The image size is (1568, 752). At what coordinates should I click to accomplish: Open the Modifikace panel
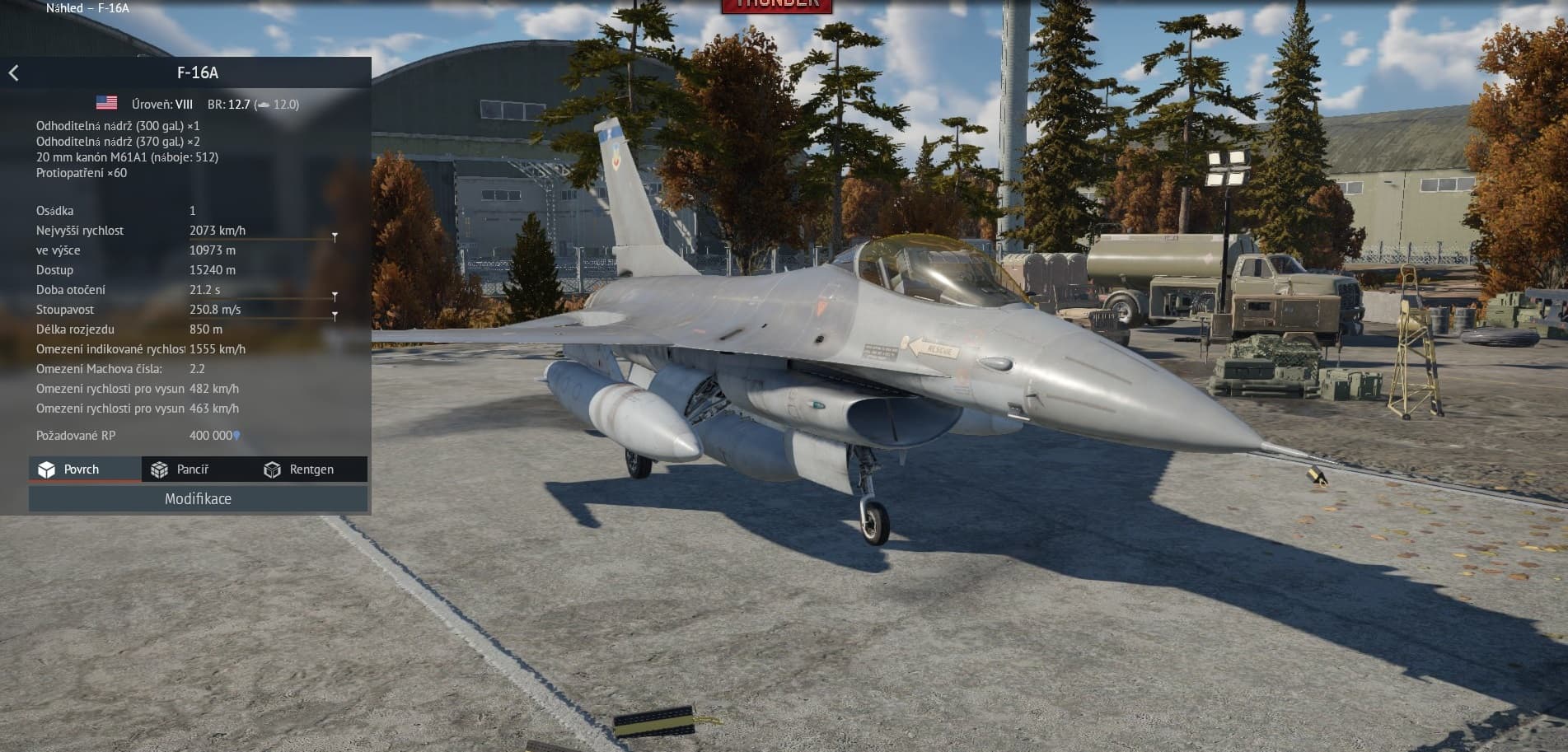pyautogui.click(x=198, y=498)
